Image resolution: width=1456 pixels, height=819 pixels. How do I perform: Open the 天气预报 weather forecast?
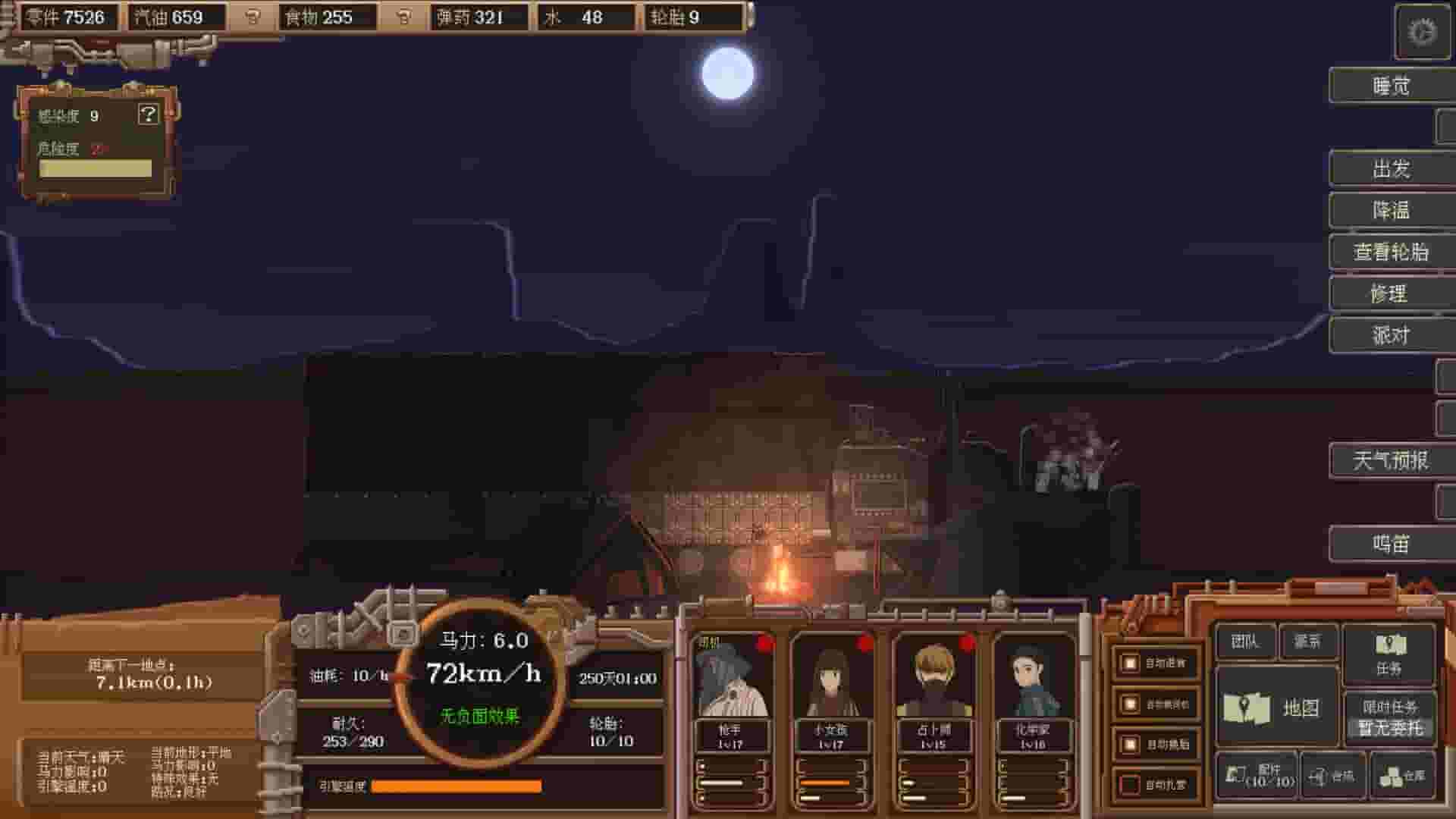tap(1391, 460)
